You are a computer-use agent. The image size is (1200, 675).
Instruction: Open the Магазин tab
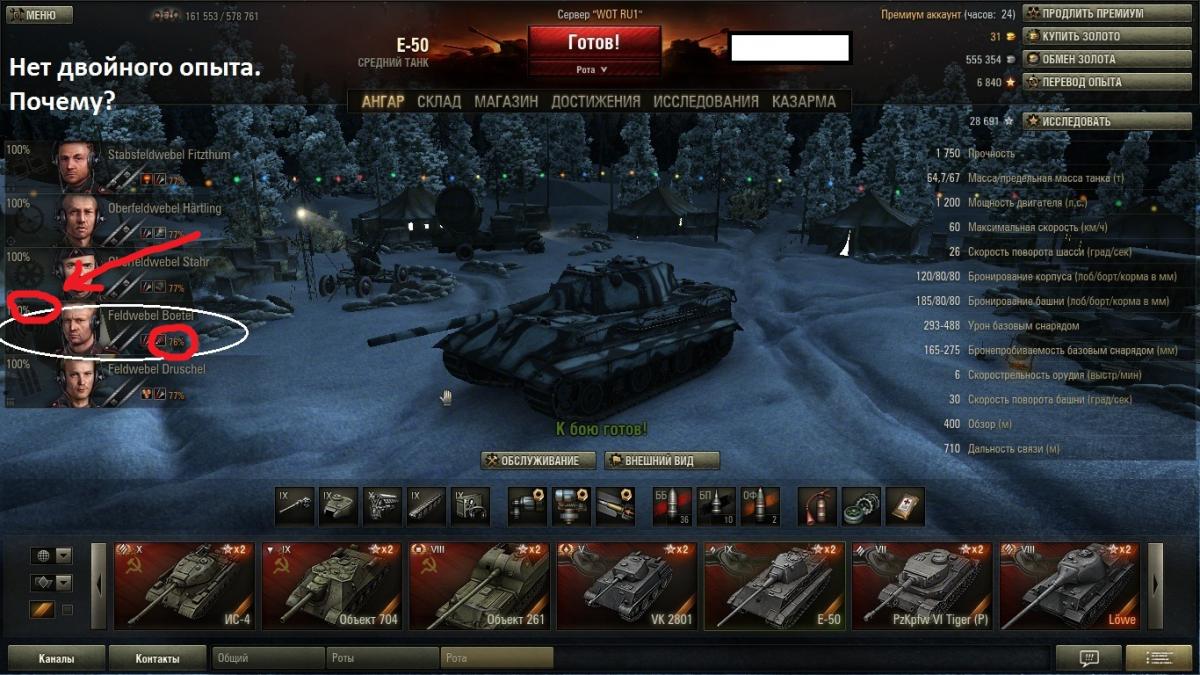coord(506,101)
